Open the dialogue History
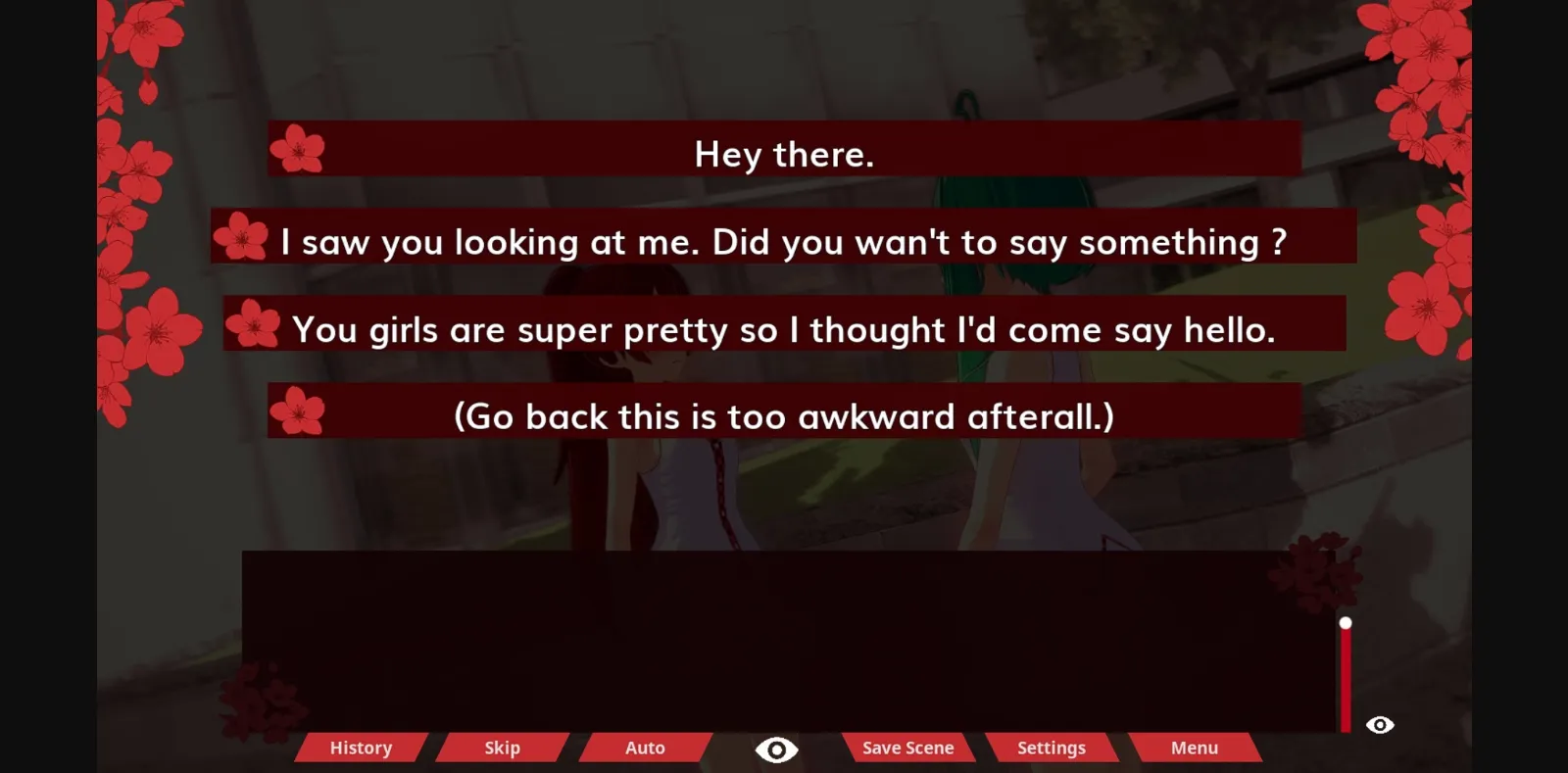 point(359,748)
